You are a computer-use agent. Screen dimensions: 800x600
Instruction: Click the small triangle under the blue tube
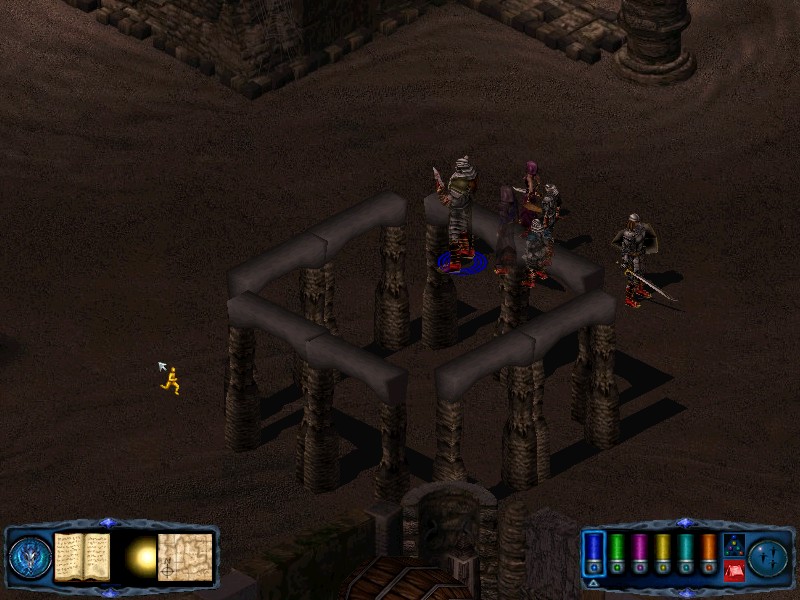(594, 583)
